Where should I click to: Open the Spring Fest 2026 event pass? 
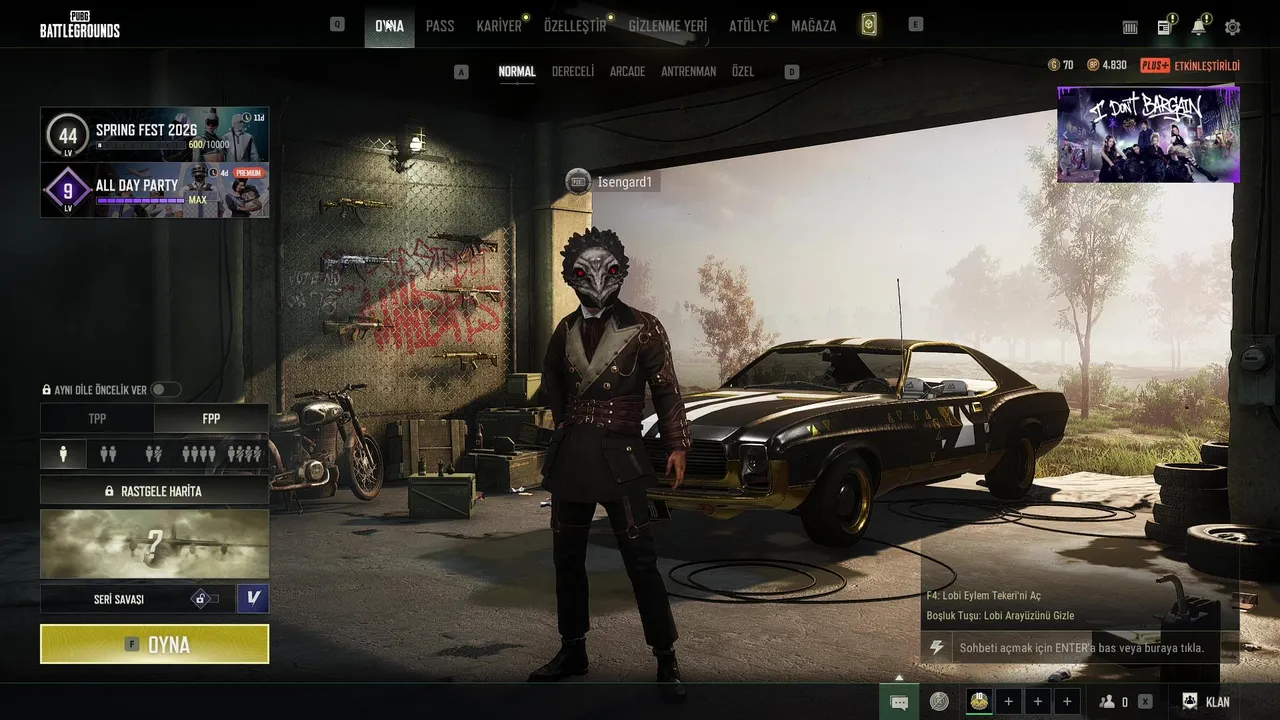[x=154, y=134]
